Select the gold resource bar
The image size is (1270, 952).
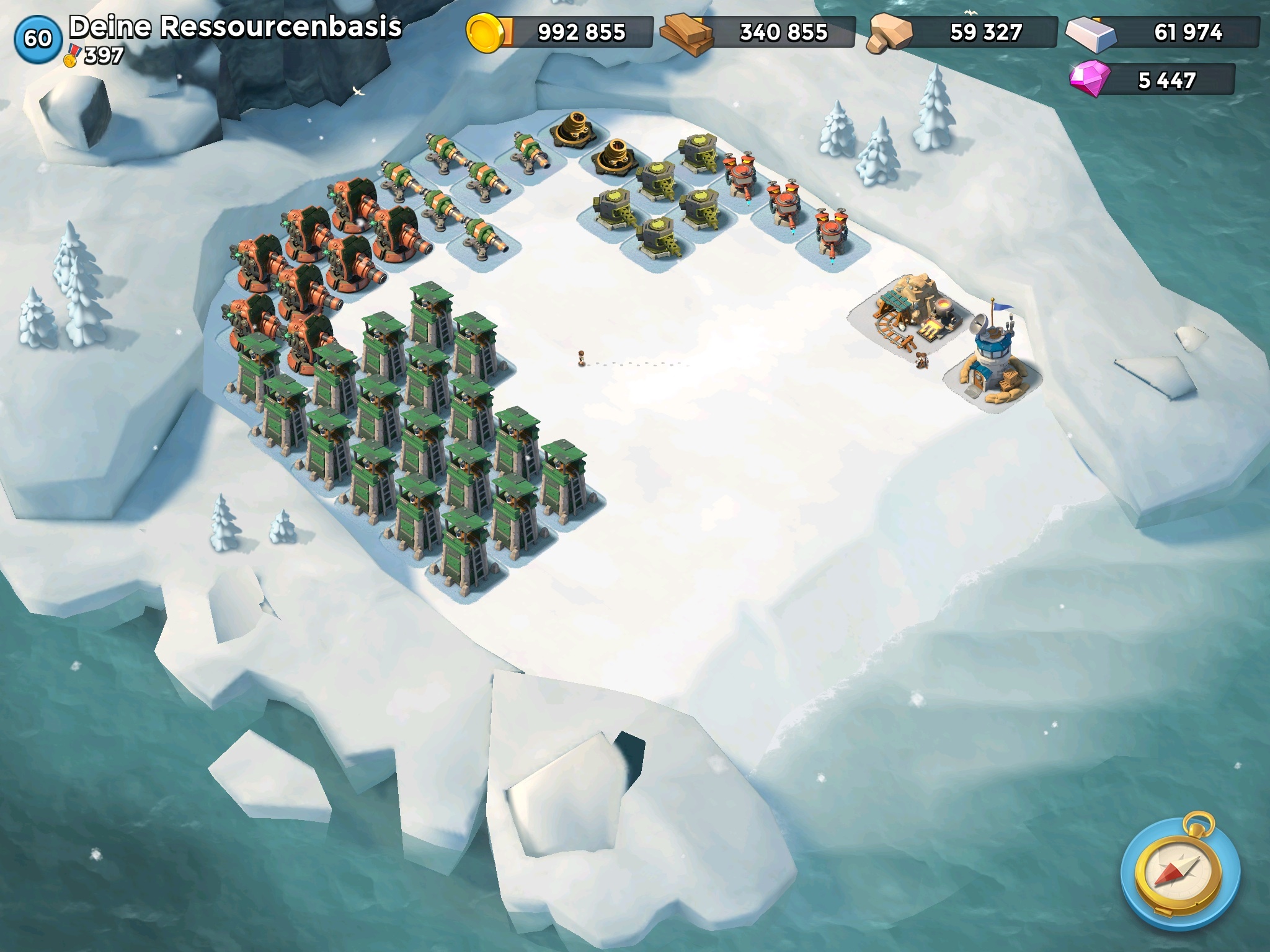560,32
